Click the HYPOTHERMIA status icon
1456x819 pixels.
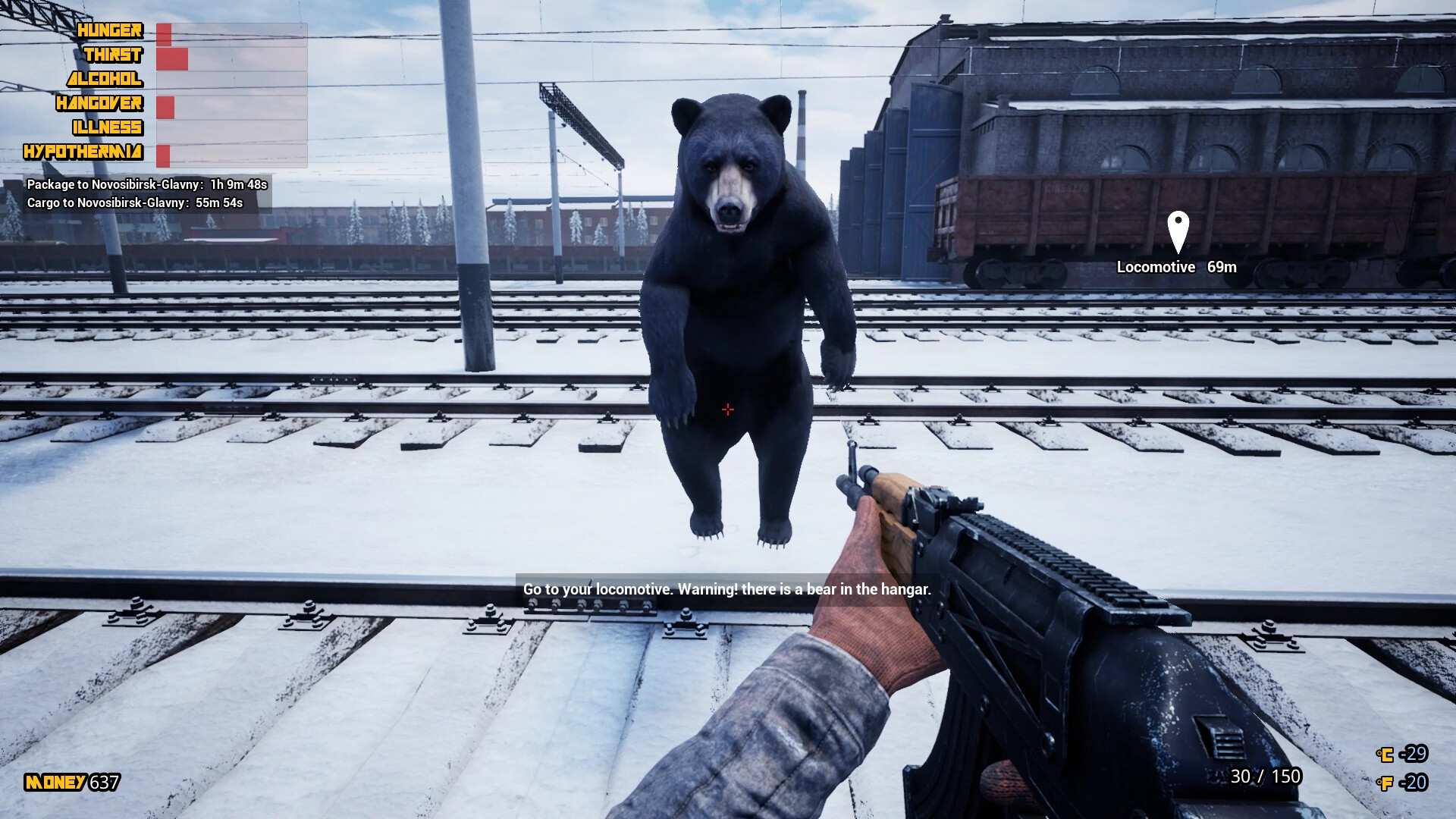(x=83, y=152)
